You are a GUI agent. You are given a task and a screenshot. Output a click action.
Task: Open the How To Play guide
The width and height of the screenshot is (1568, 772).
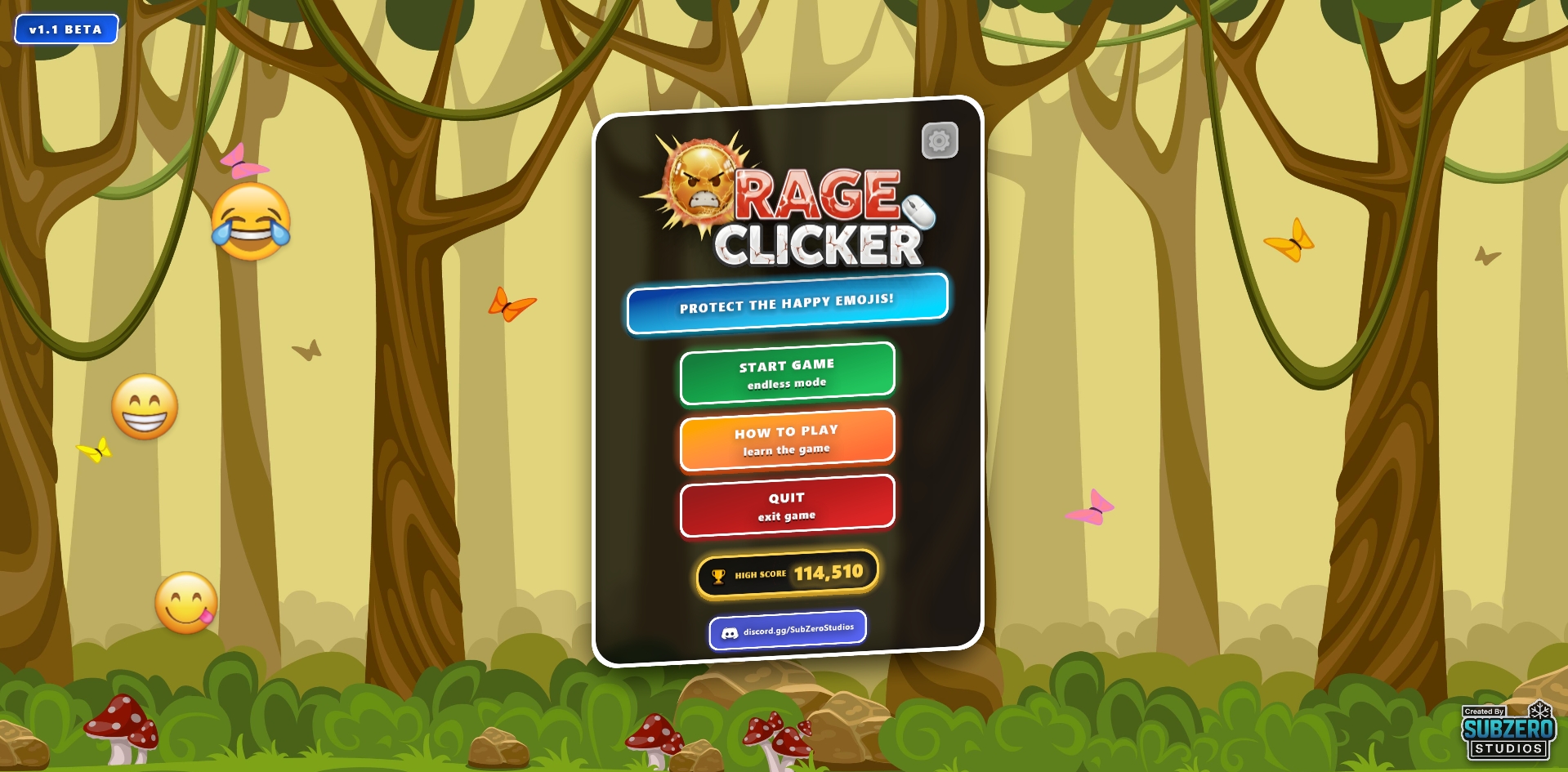tap(787, 440)
